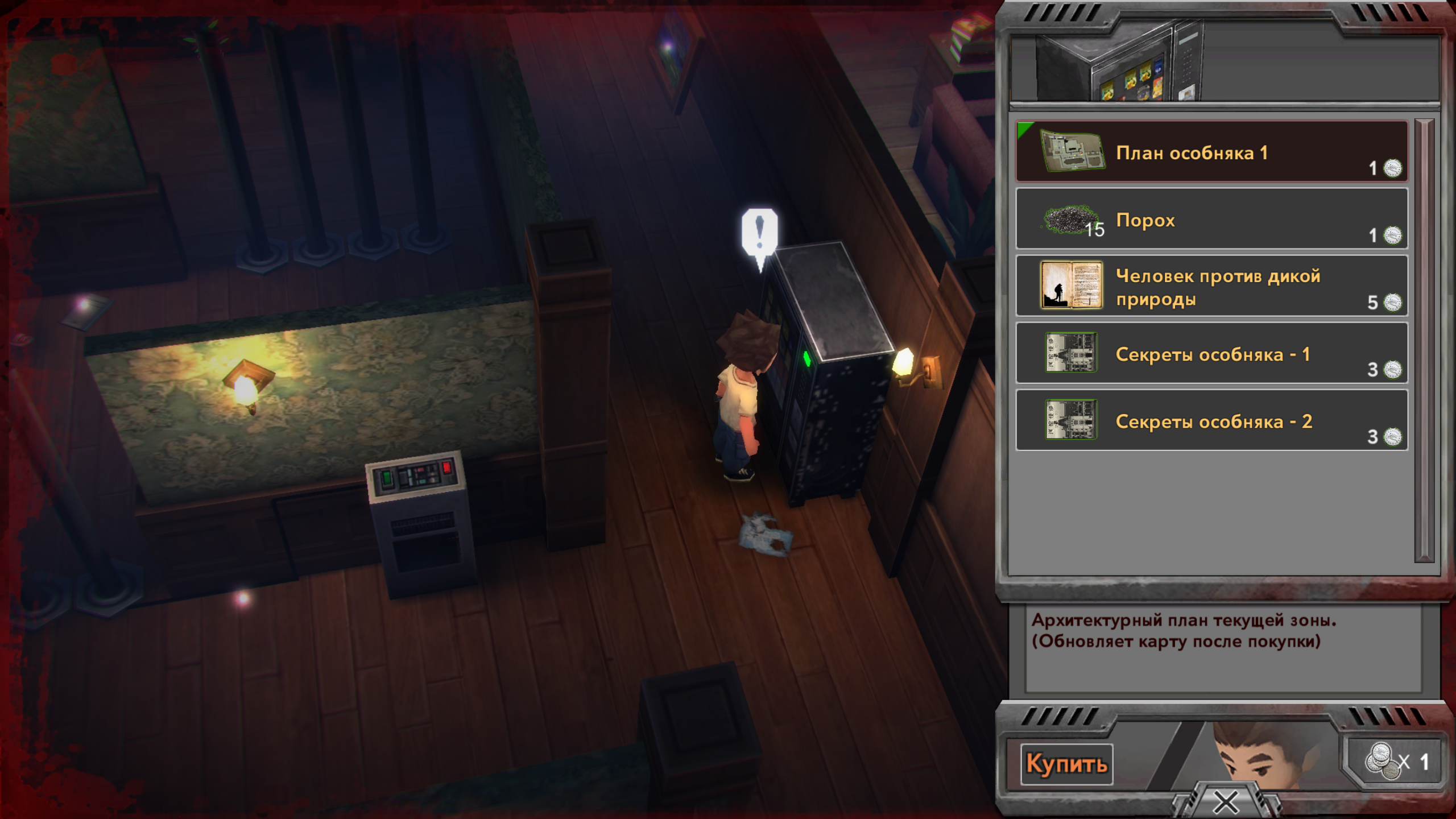The image size is (1456, 819).
Task: Choose Порох in the shop list
Action: [1211, 219]
